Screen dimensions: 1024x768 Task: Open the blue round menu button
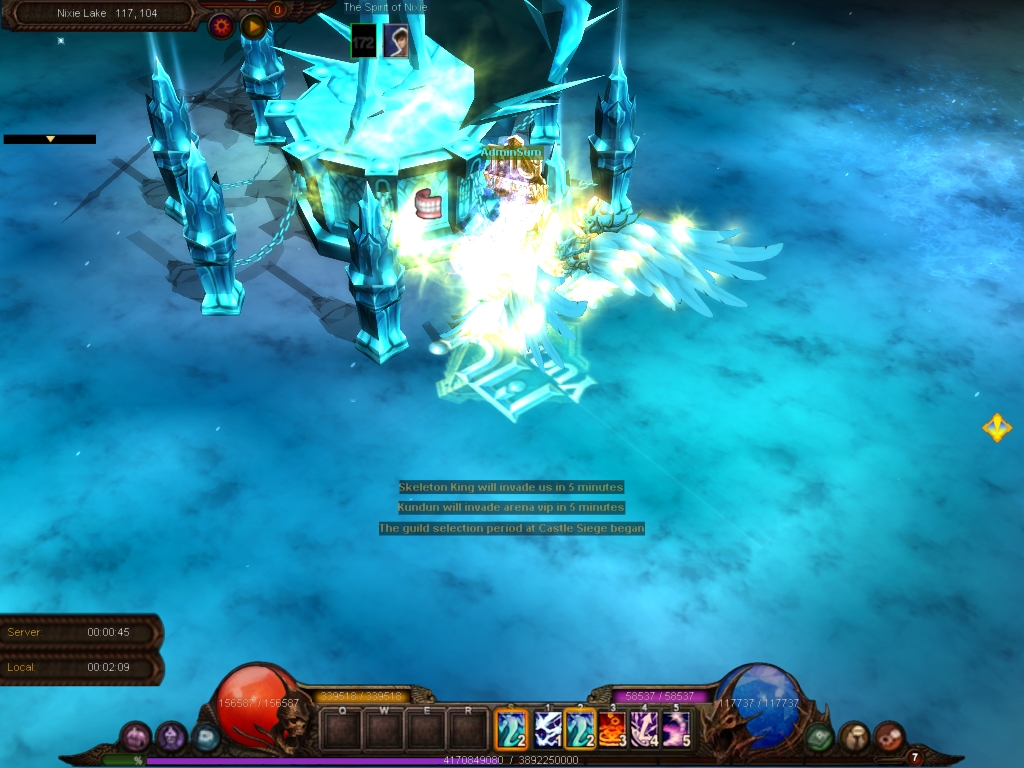[206, 738]
